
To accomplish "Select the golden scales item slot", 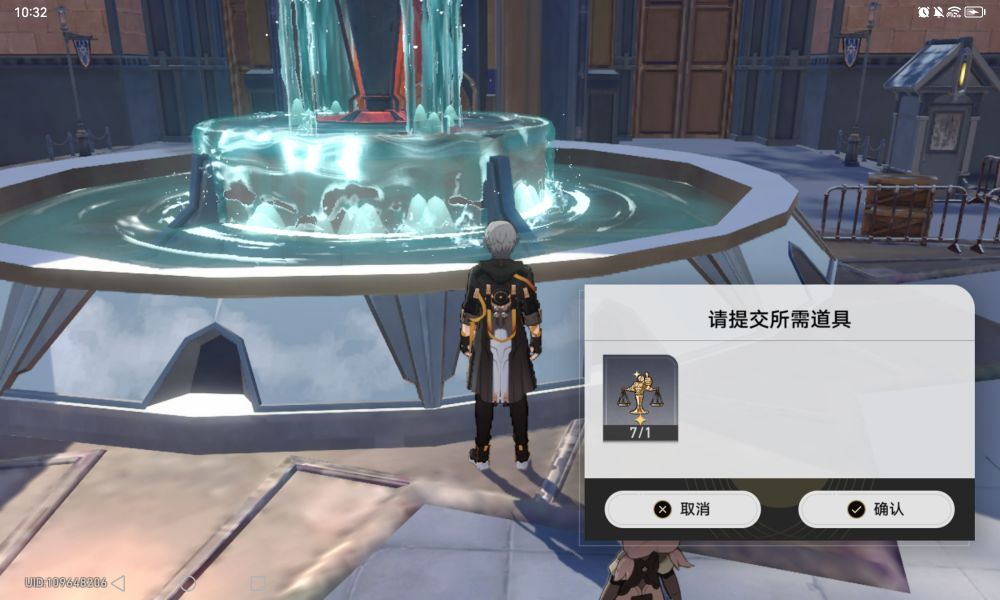I will click(x=640, y=397).
